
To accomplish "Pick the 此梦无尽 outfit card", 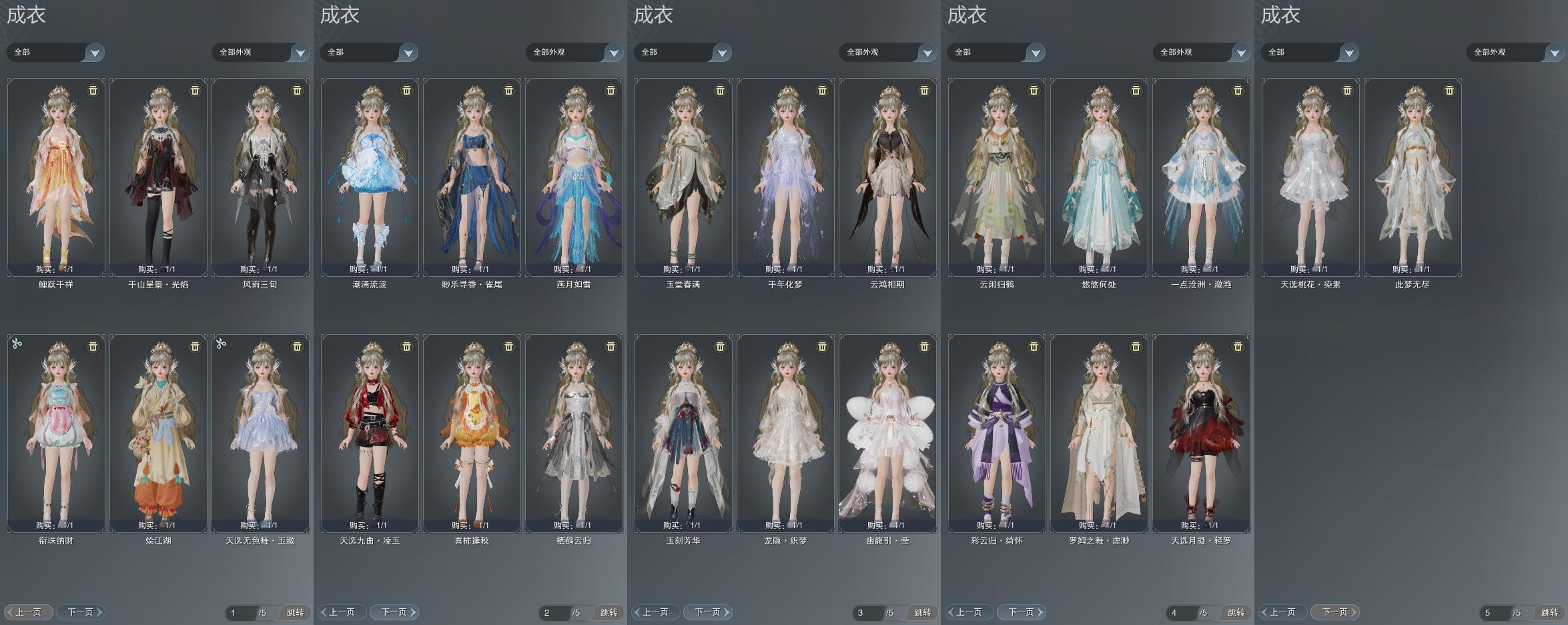I will pyautogui.click(x=1413, y=177).
